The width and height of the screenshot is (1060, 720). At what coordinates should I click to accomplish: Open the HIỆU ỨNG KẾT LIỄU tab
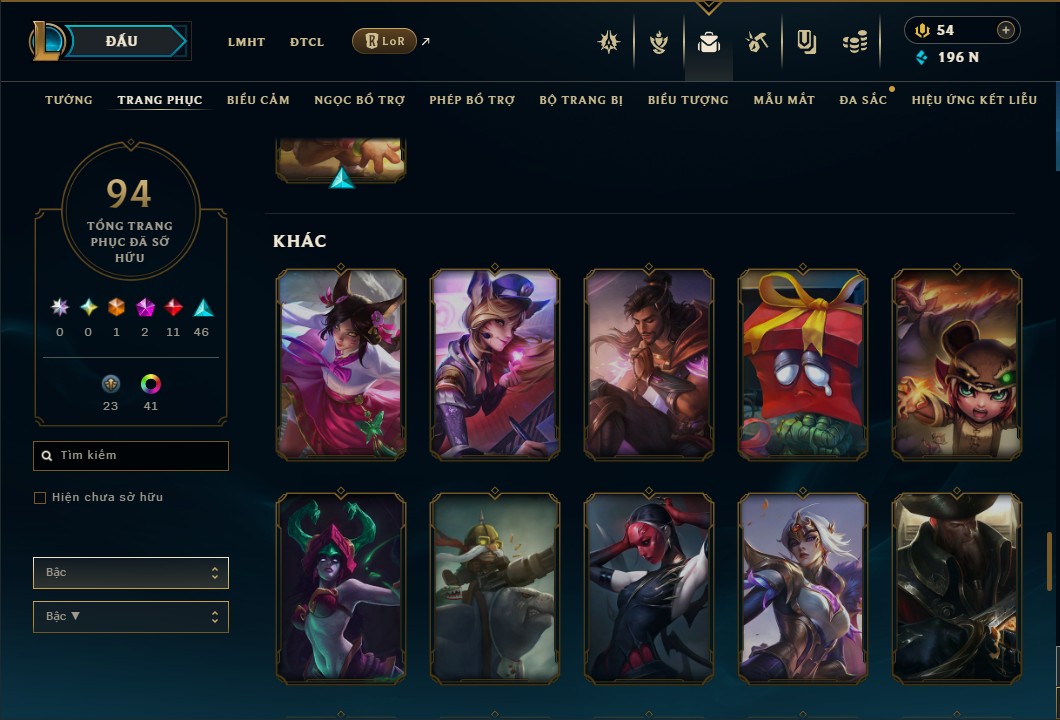click(x=974, y=100)
